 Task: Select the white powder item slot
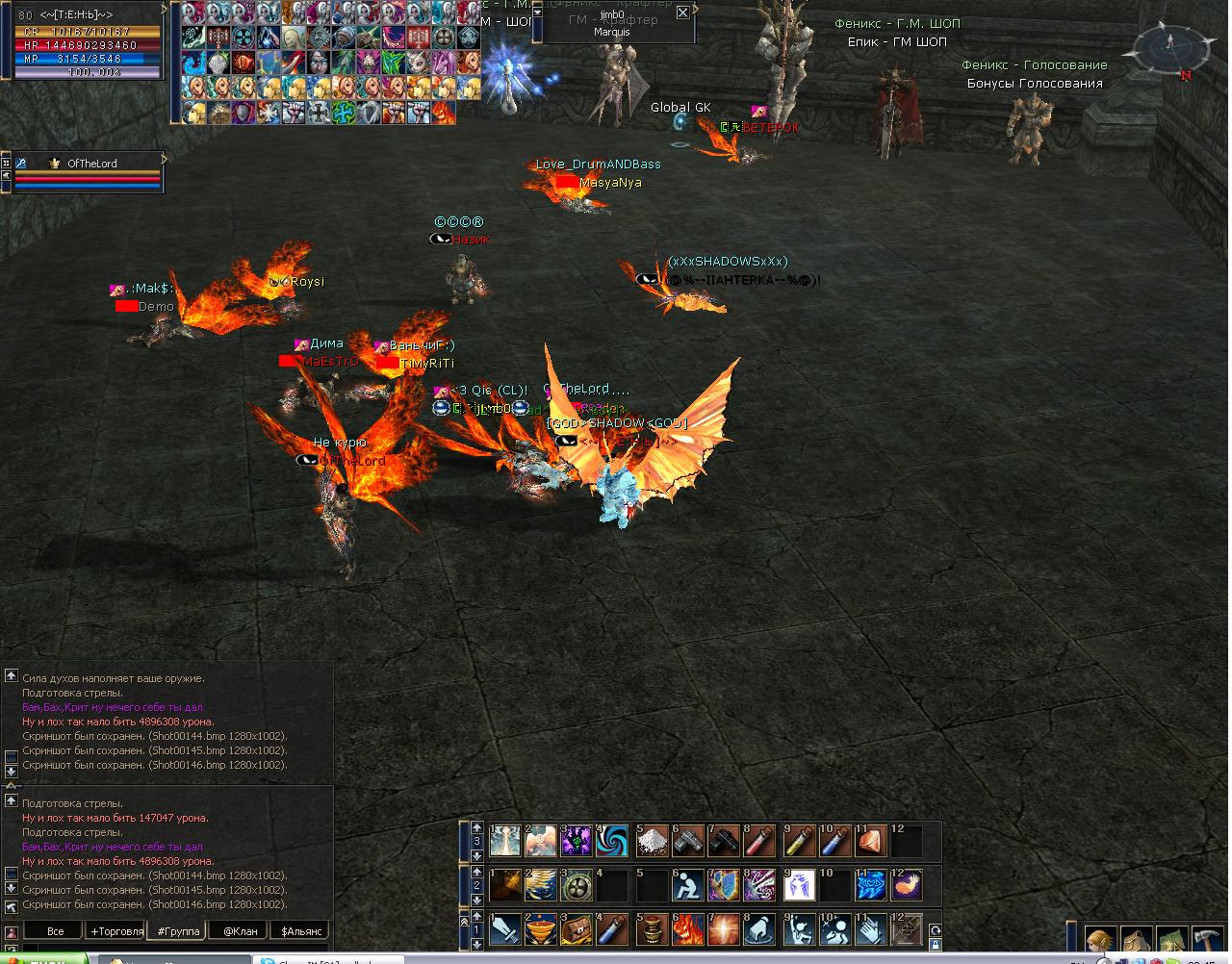point(652,841)
